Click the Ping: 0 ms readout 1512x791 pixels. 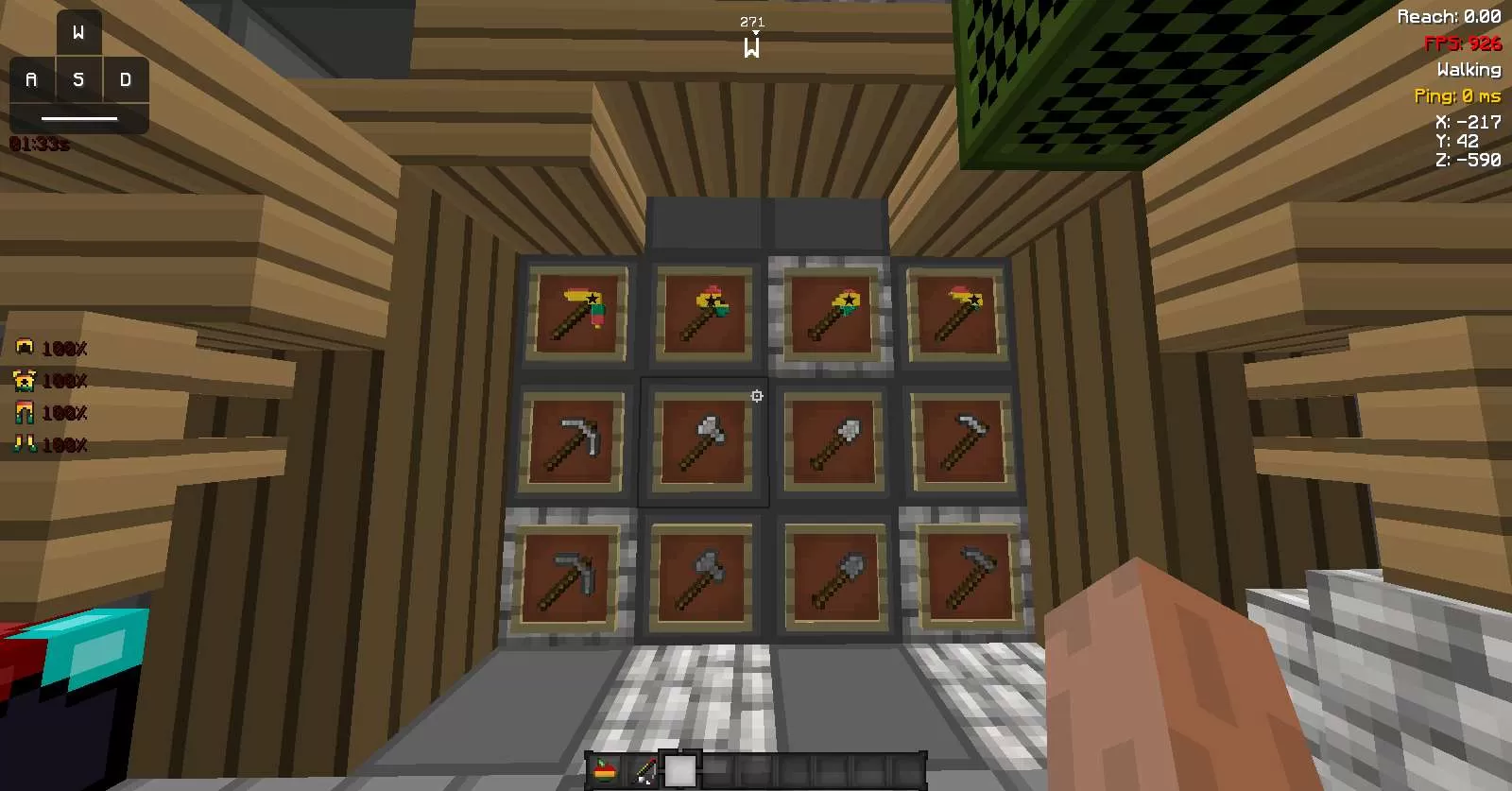click(1457, 95)
